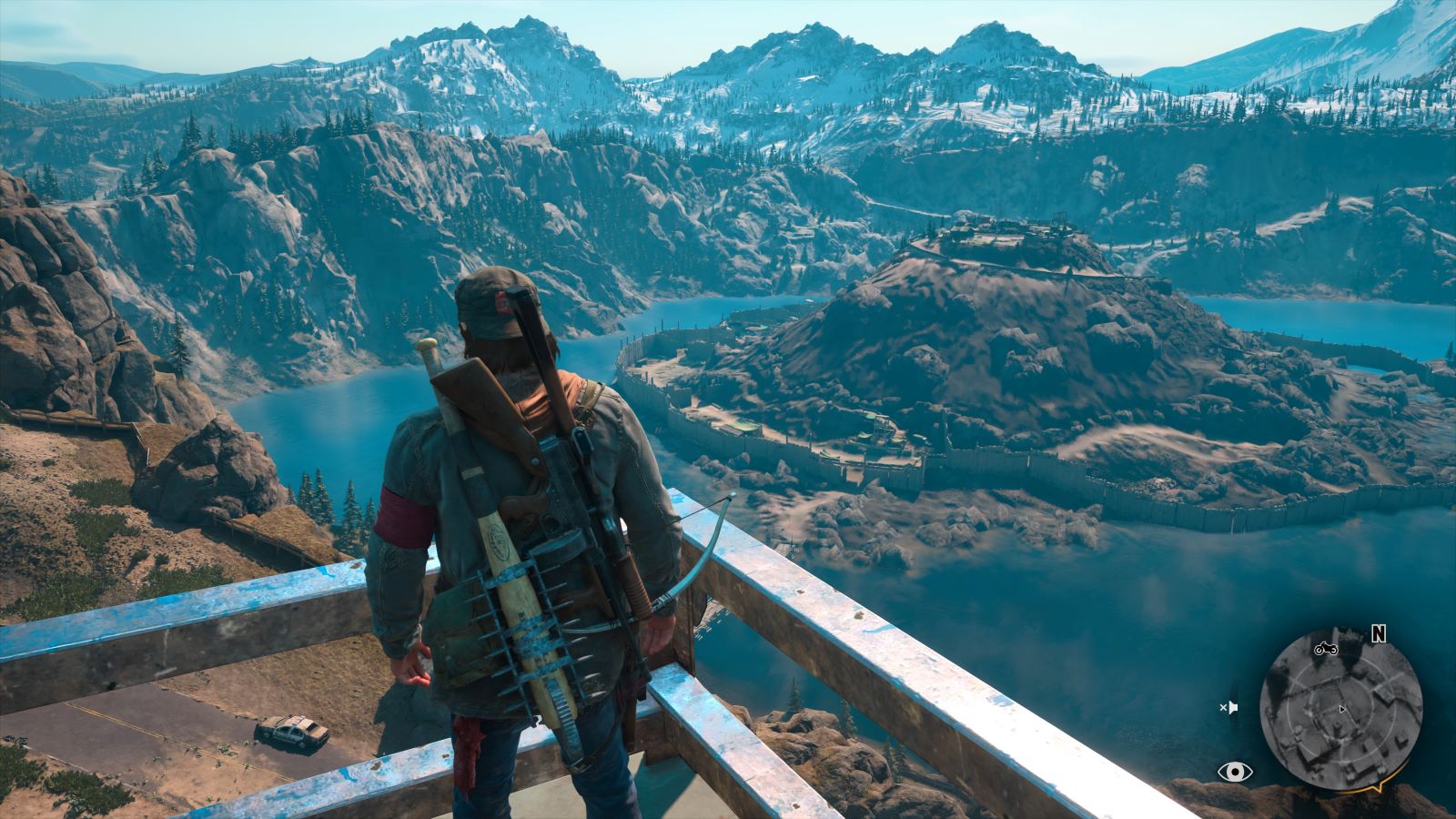Screen dimensions: 1456x819
Task: Click the north compass N marker
Action: point(1378,634)
